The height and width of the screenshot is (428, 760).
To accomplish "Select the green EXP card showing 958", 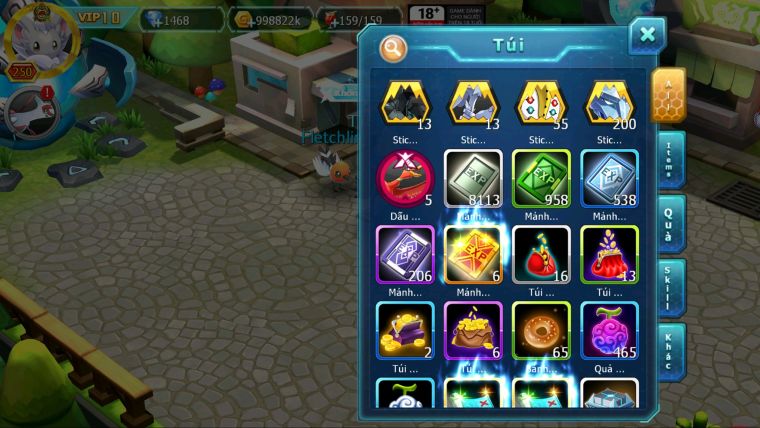I will point(541,178).
